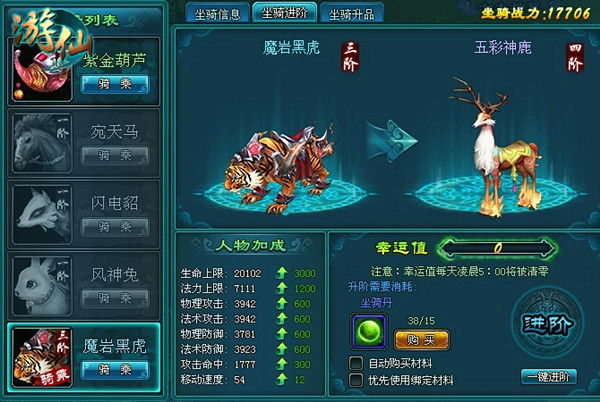Click 骑乘 button under 闪电貂
The image size is (600, 402).
(116, 225)
